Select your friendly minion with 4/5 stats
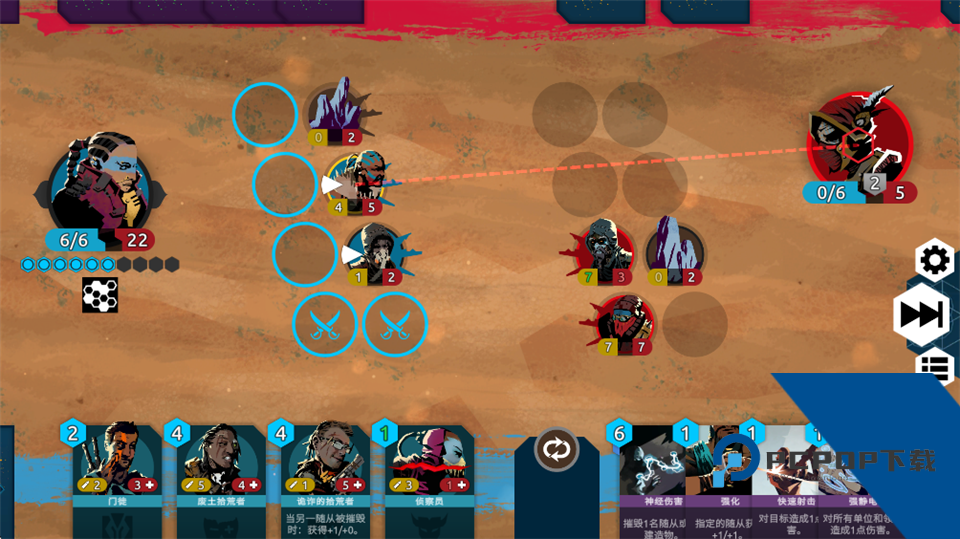Screen dimensions: 960x539 pyautogui.click(x=356, y=182)
